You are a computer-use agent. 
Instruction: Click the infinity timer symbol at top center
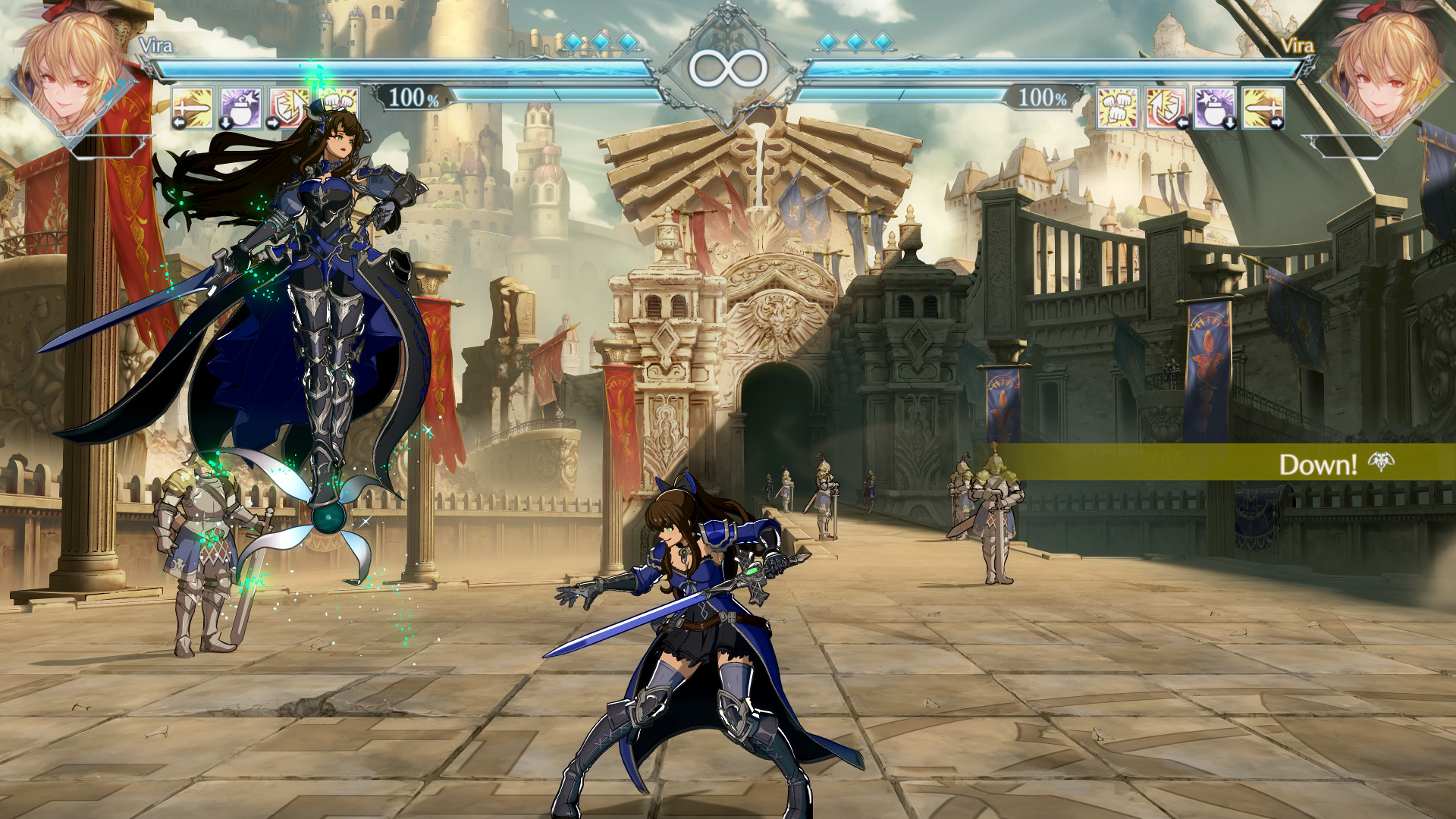pyautogui.click(x=728, y=67)
